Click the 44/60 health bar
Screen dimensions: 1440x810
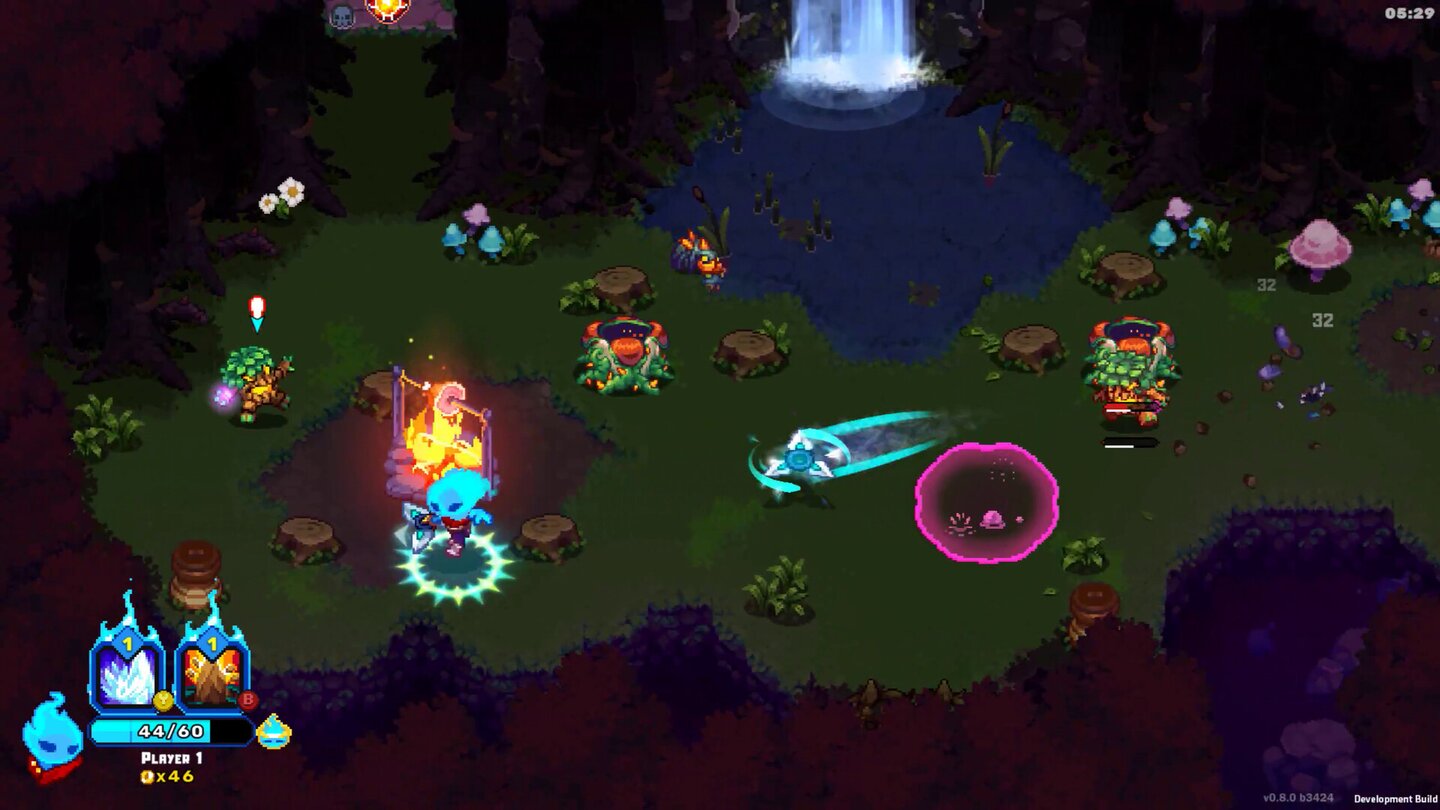click(x=171, y=731)
